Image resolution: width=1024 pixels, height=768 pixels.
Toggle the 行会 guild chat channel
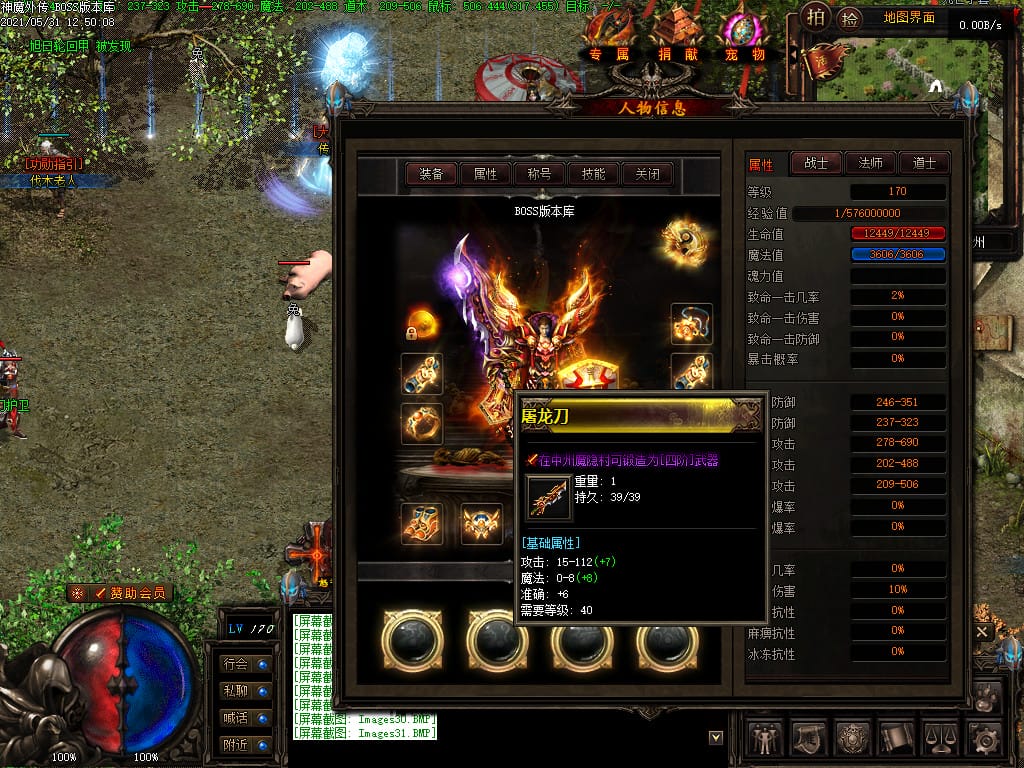click(246, 664)
